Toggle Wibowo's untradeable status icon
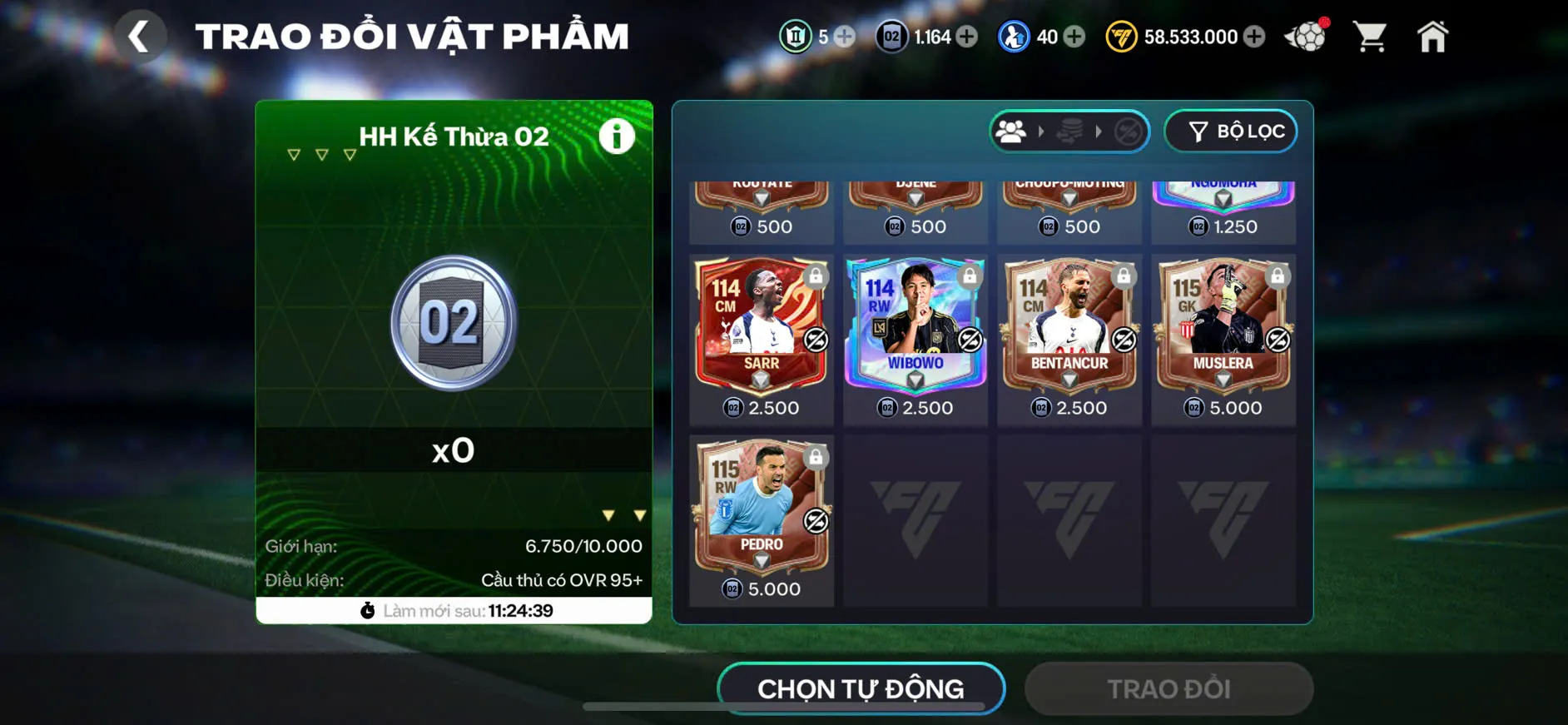Viewport: 1568px width, 725px height. (970, 340)
